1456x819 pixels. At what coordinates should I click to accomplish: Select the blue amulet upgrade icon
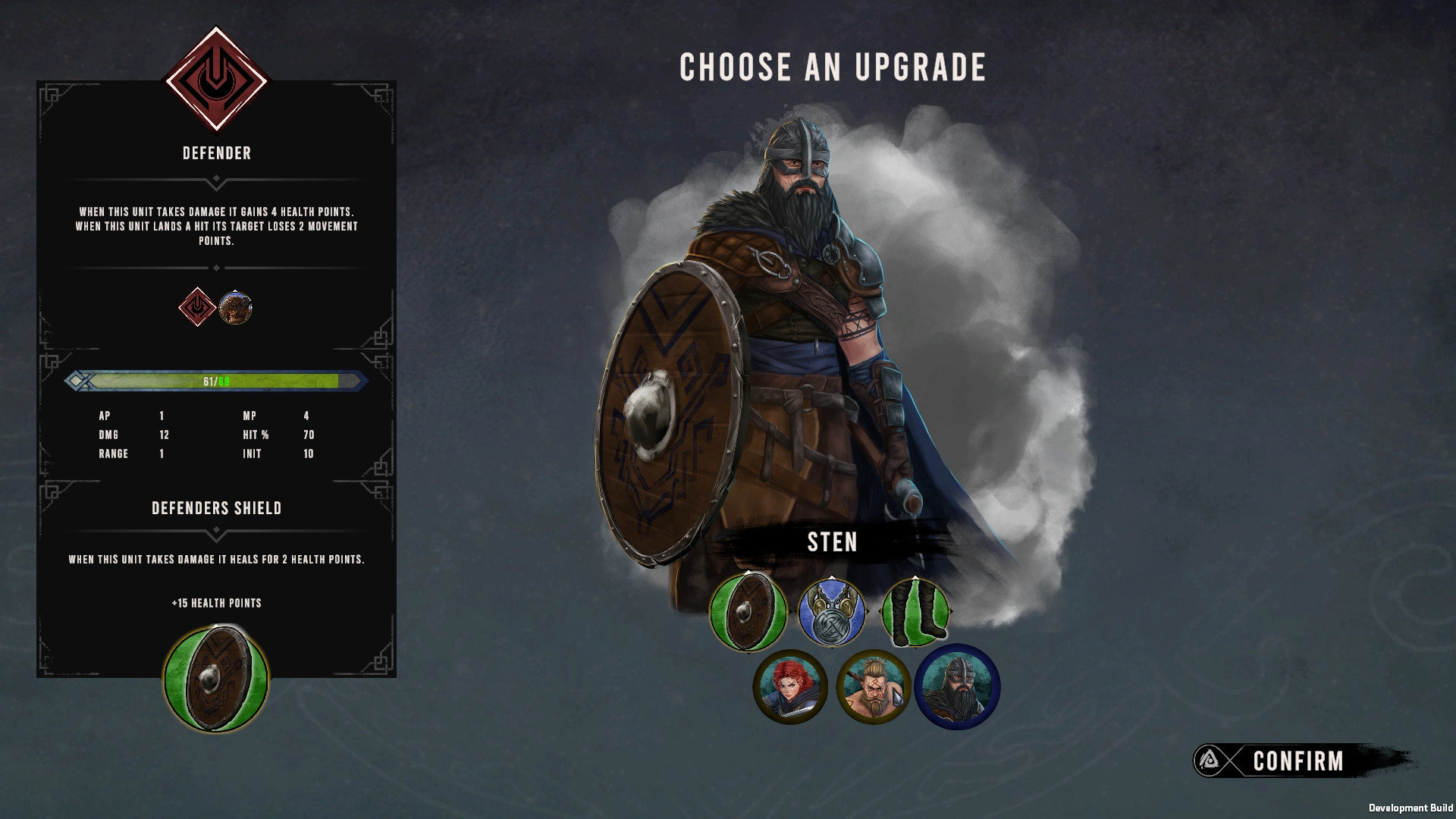tap(832, 613)
